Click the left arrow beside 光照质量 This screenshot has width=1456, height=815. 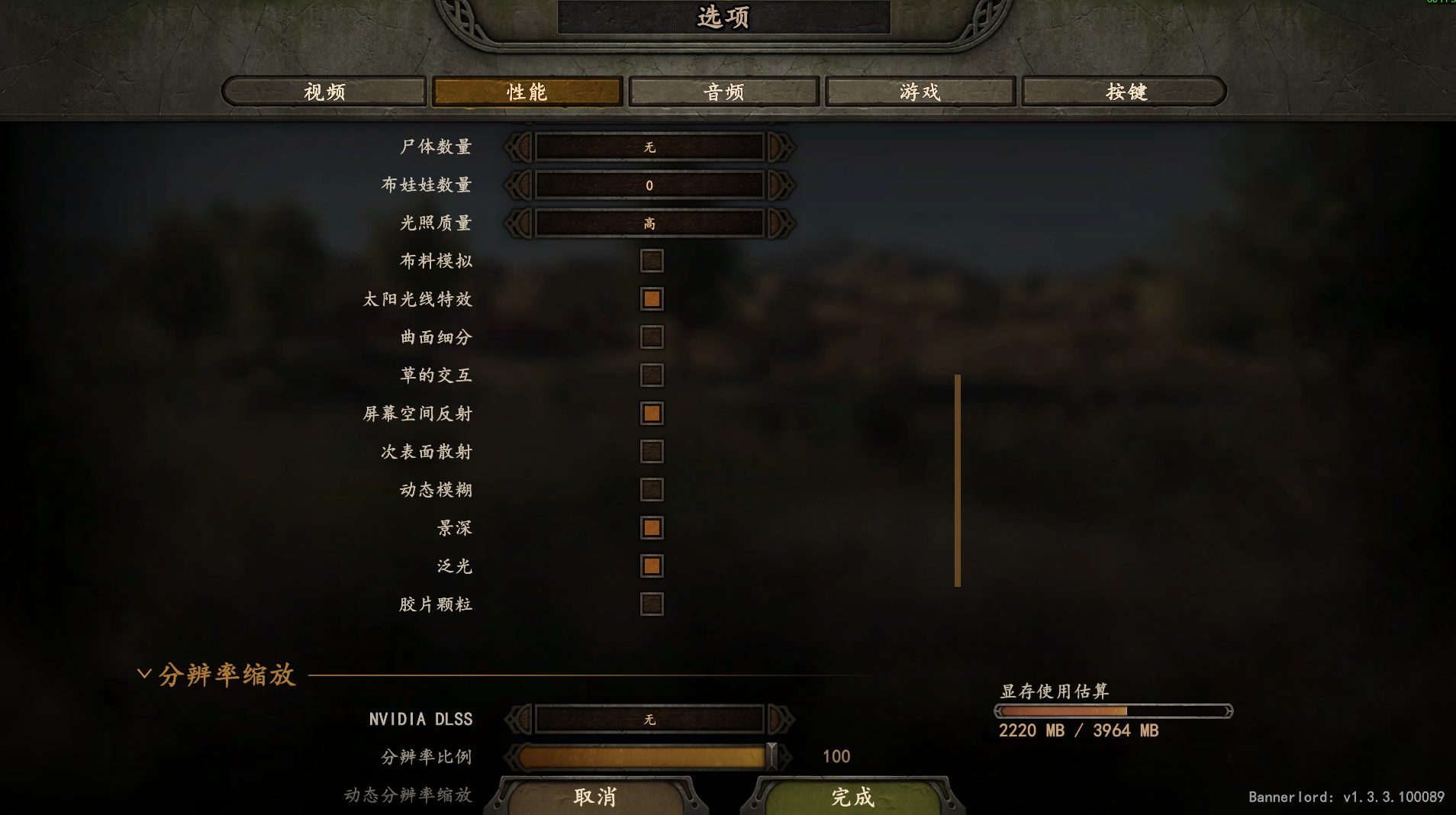(519, 223)
